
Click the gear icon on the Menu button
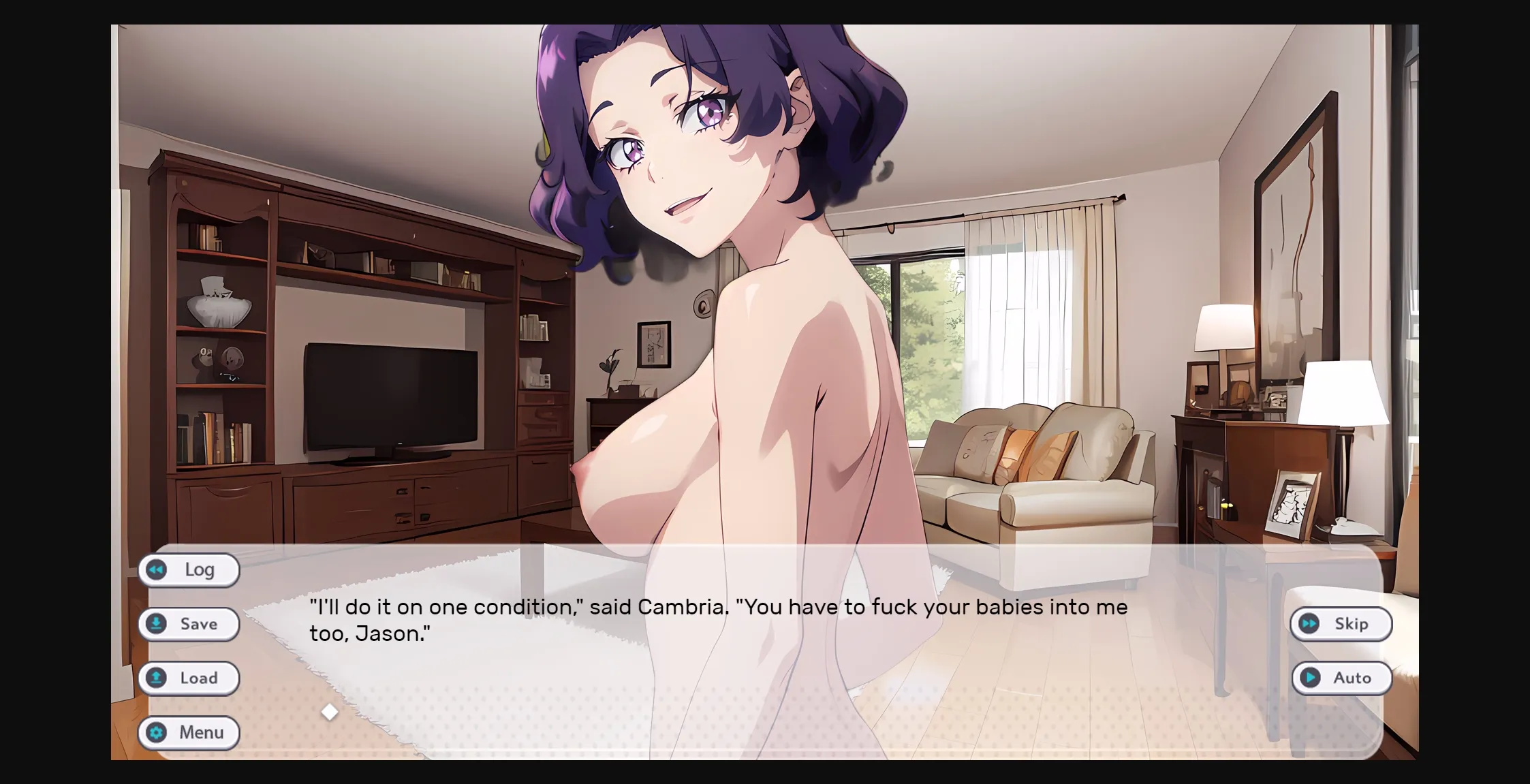pos(157,733)
